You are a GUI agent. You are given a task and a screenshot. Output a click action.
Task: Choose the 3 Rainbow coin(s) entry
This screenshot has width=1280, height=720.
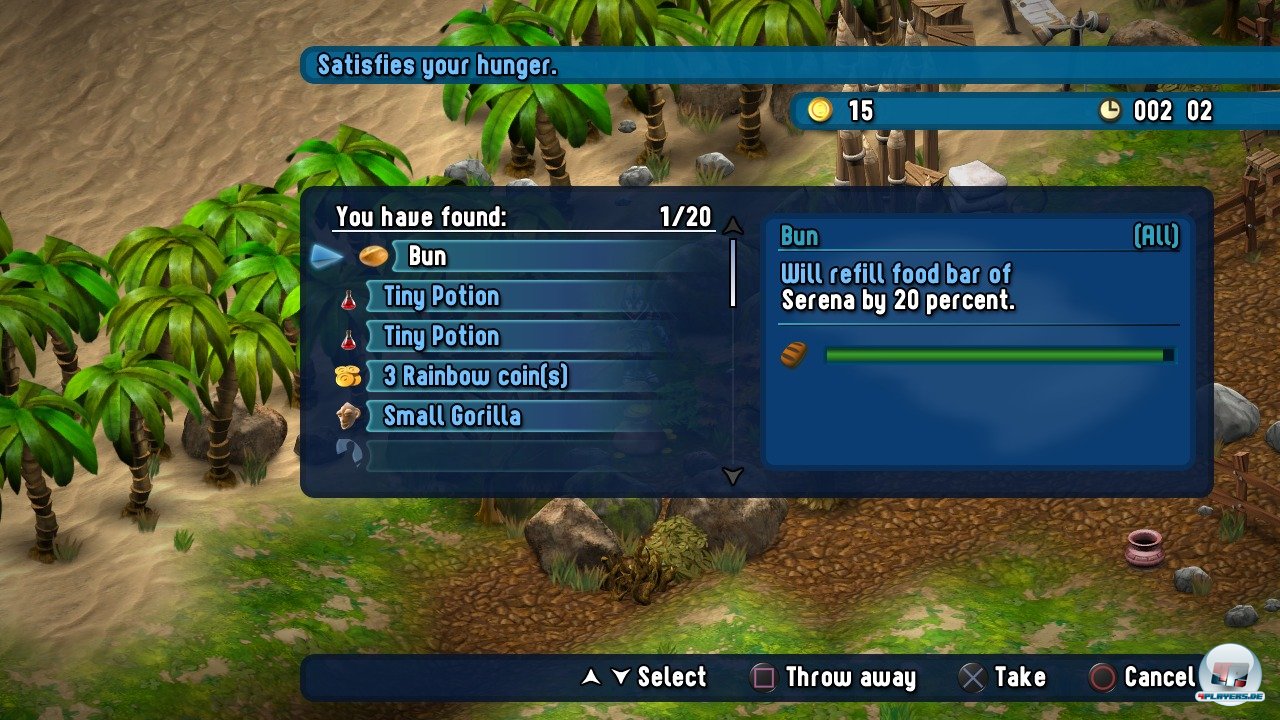pyautogui.click(x=475, y=376)
